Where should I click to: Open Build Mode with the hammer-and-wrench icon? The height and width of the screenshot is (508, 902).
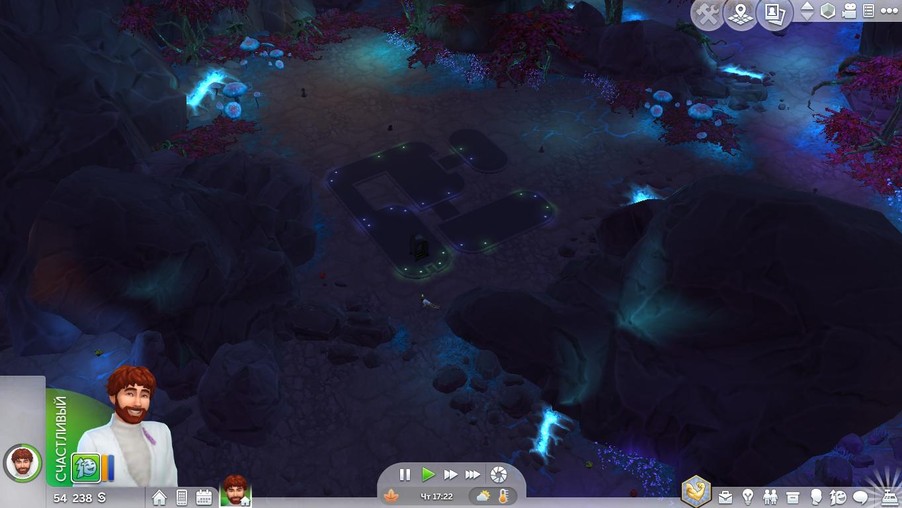pos(707,14)
